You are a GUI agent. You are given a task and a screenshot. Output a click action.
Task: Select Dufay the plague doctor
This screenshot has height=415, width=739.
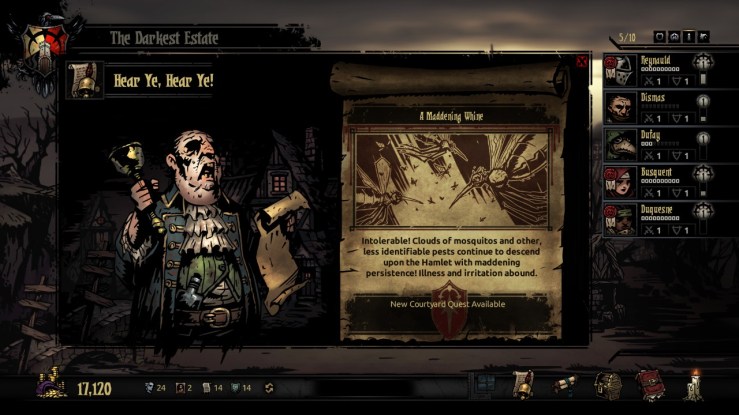coord(655,143)
